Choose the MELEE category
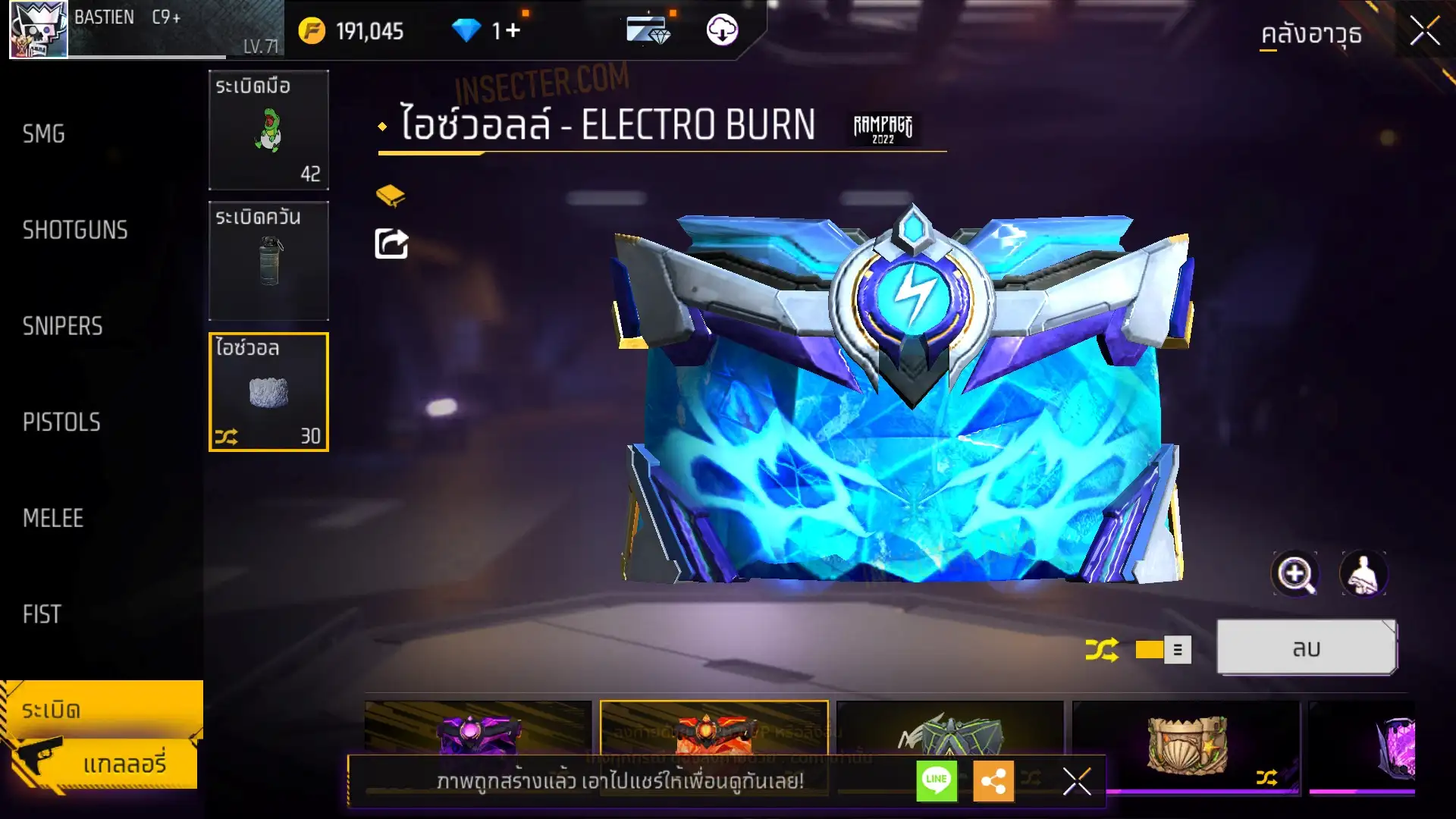 coord(53,519)
